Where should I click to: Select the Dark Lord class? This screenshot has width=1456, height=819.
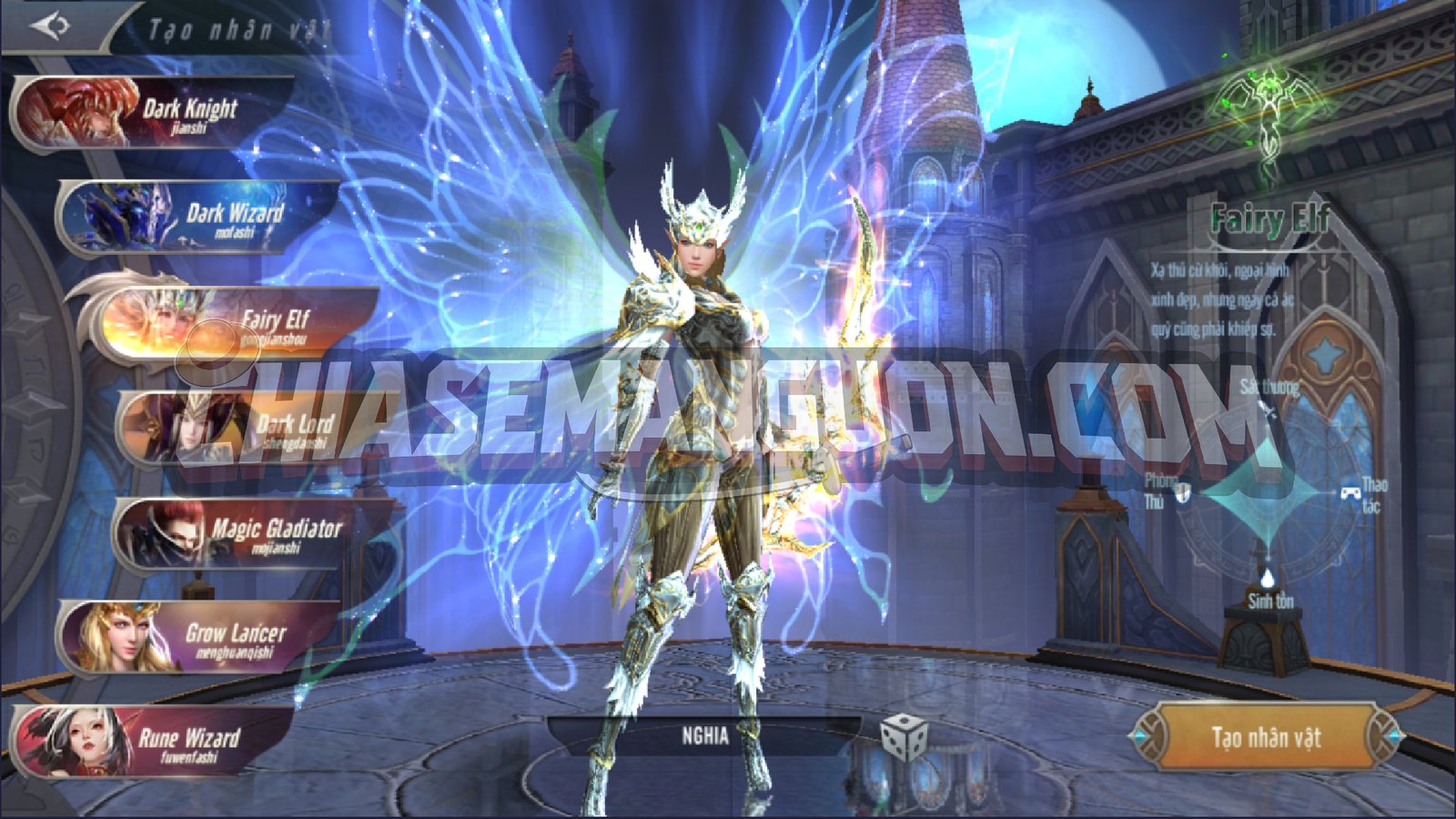246,428
